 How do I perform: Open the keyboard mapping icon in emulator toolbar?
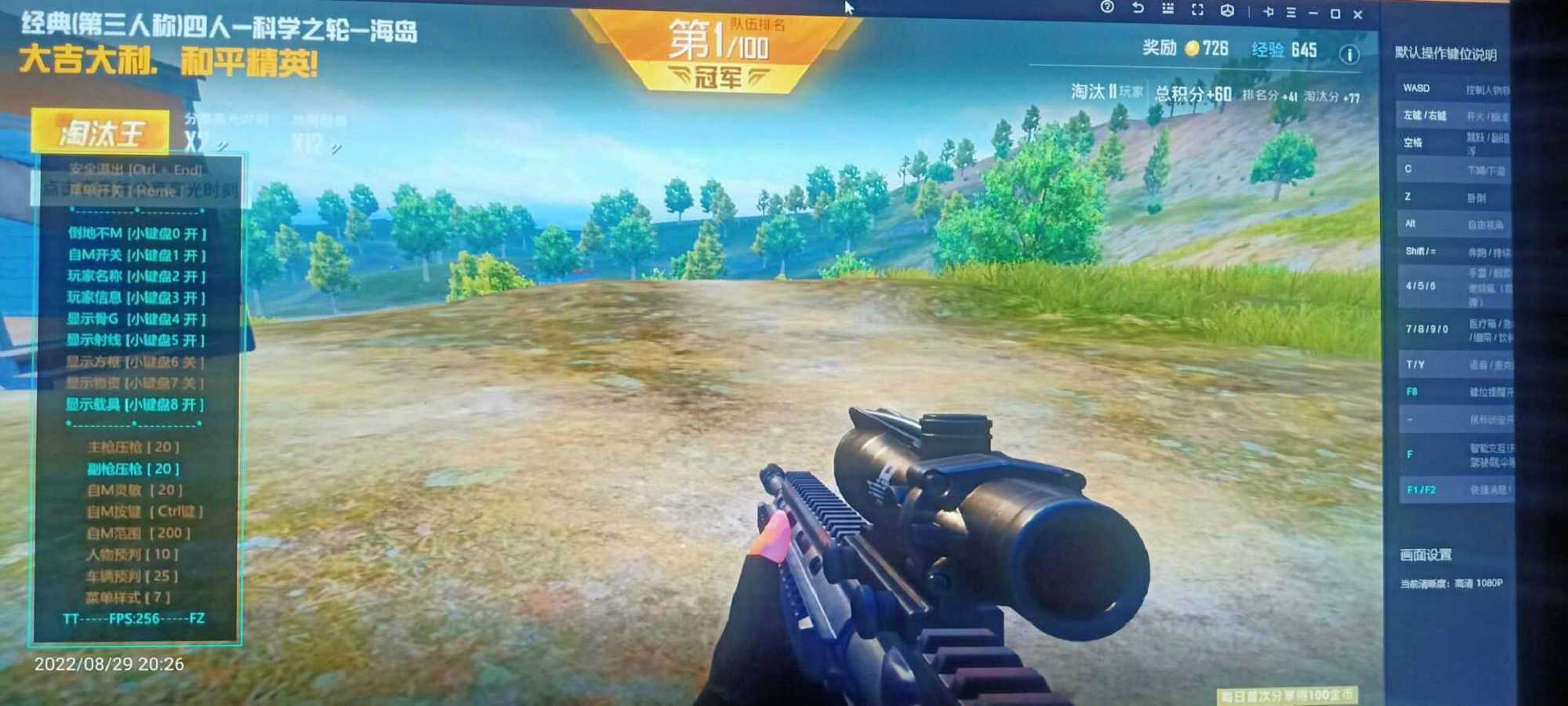tap(1168, 9)
